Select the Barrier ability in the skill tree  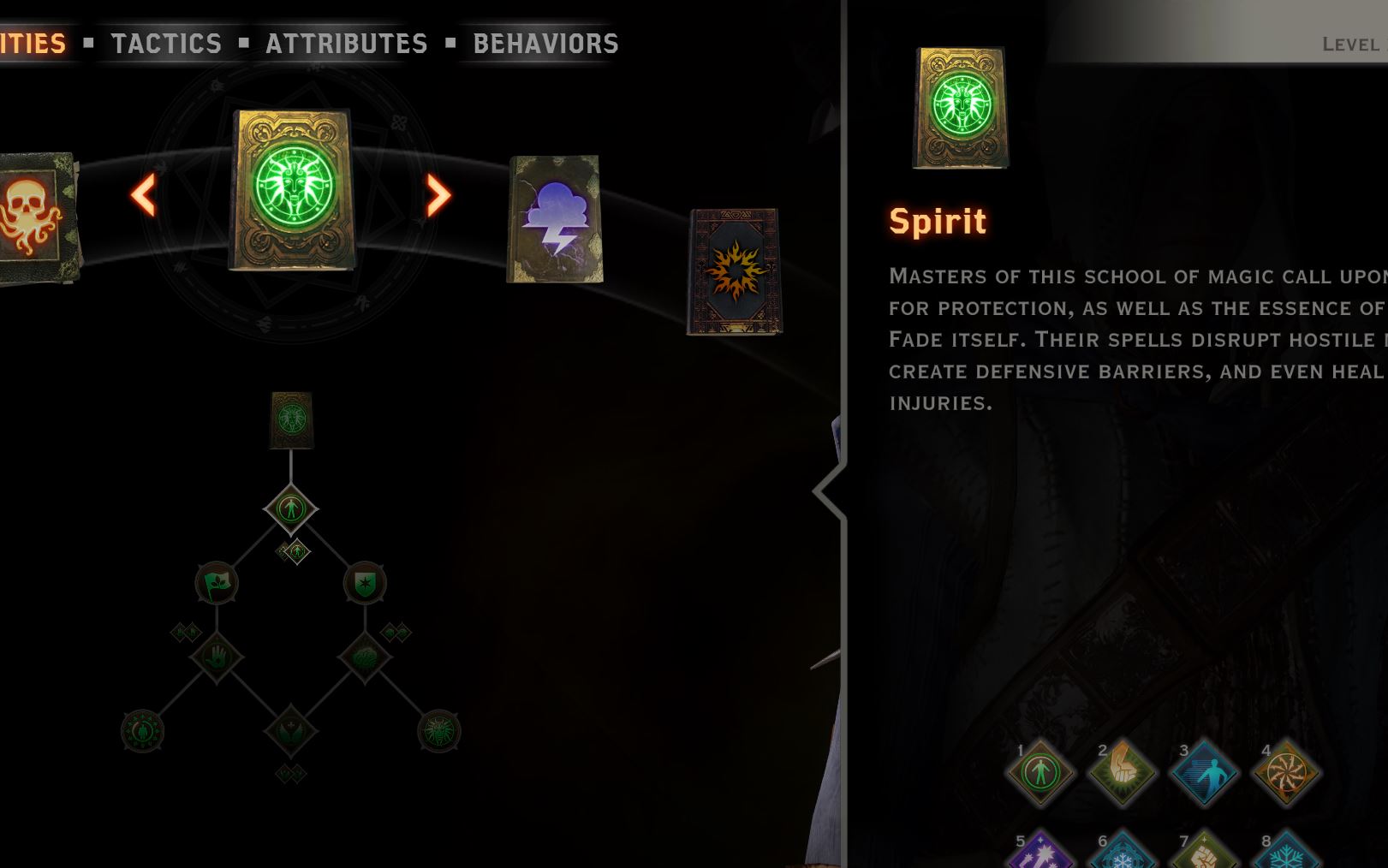tap(291, 508)
